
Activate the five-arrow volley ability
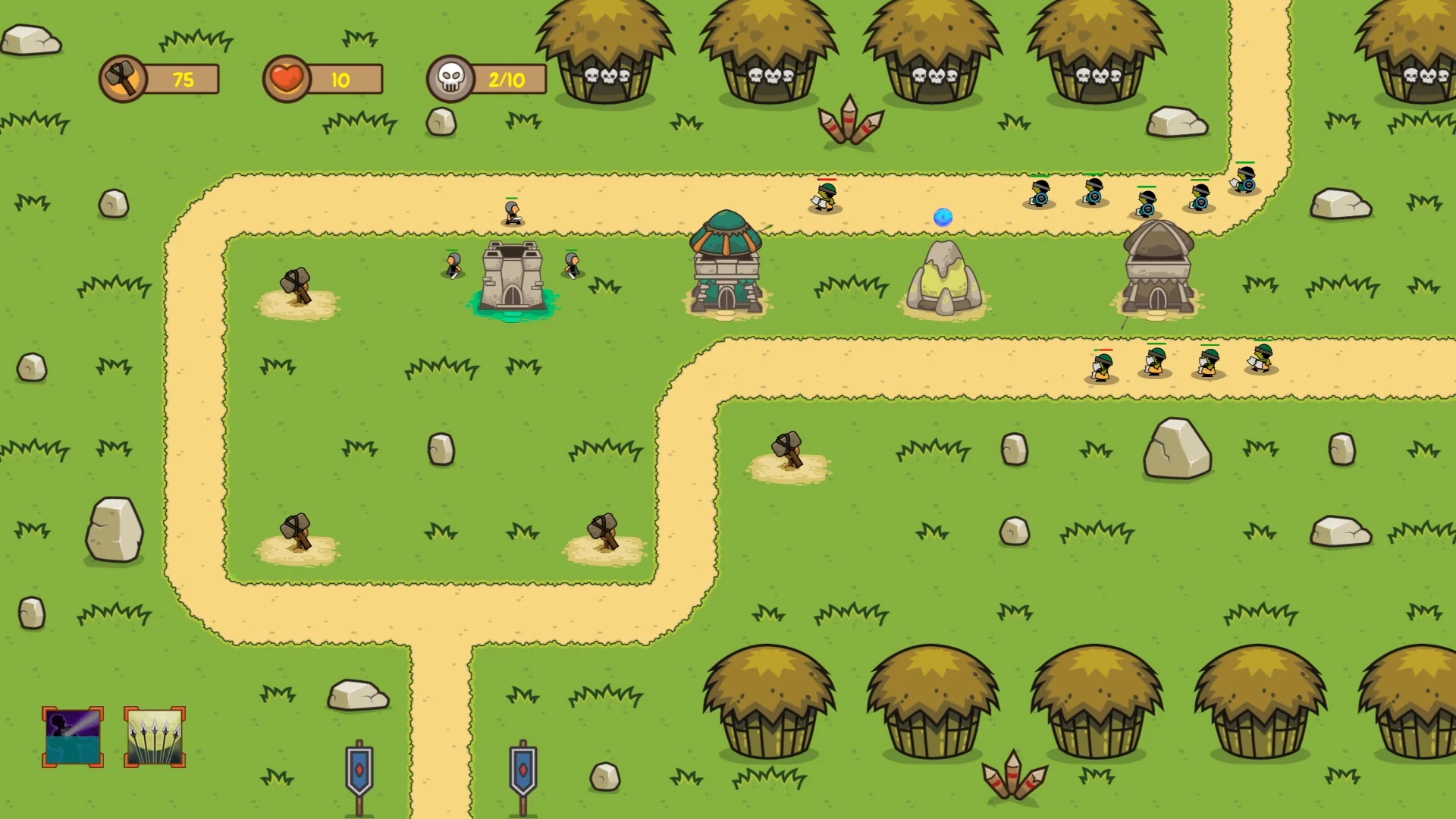pos(155,737)
